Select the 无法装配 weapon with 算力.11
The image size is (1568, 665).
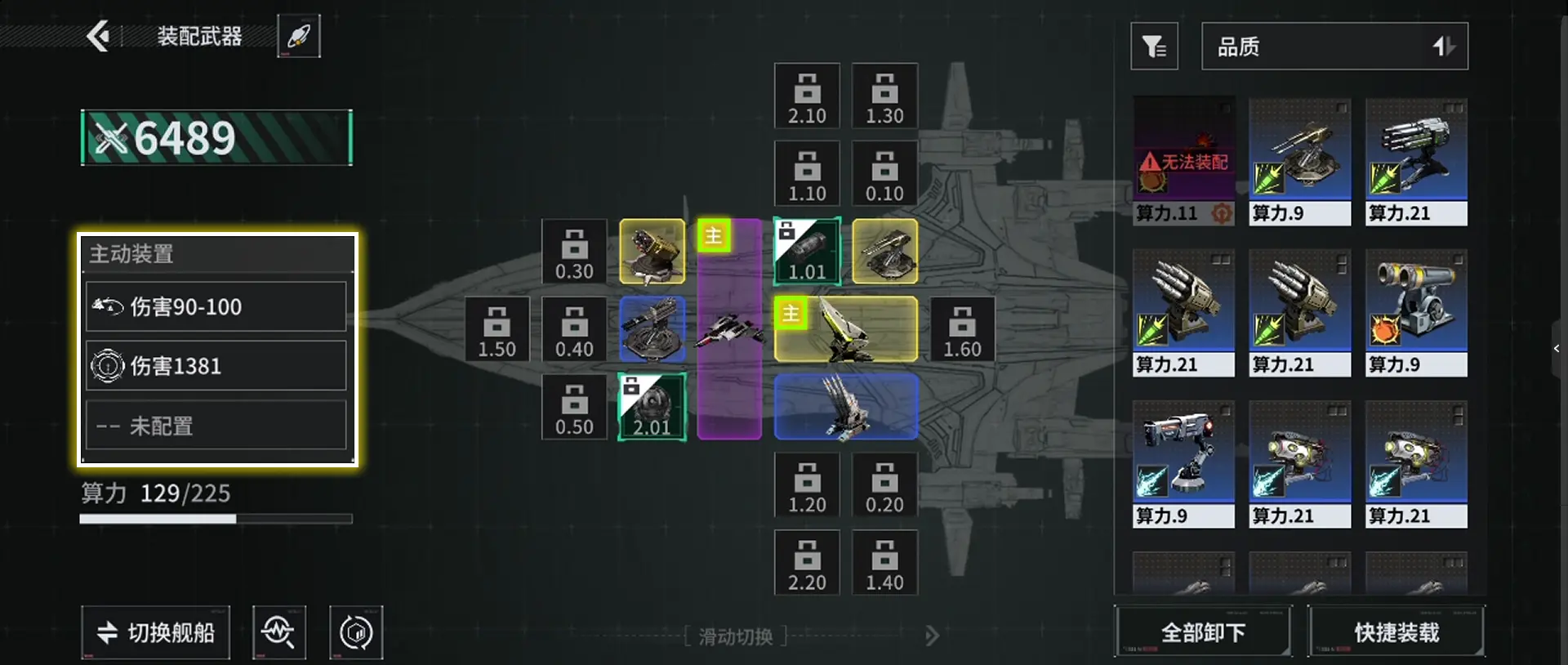point(1183,161)
